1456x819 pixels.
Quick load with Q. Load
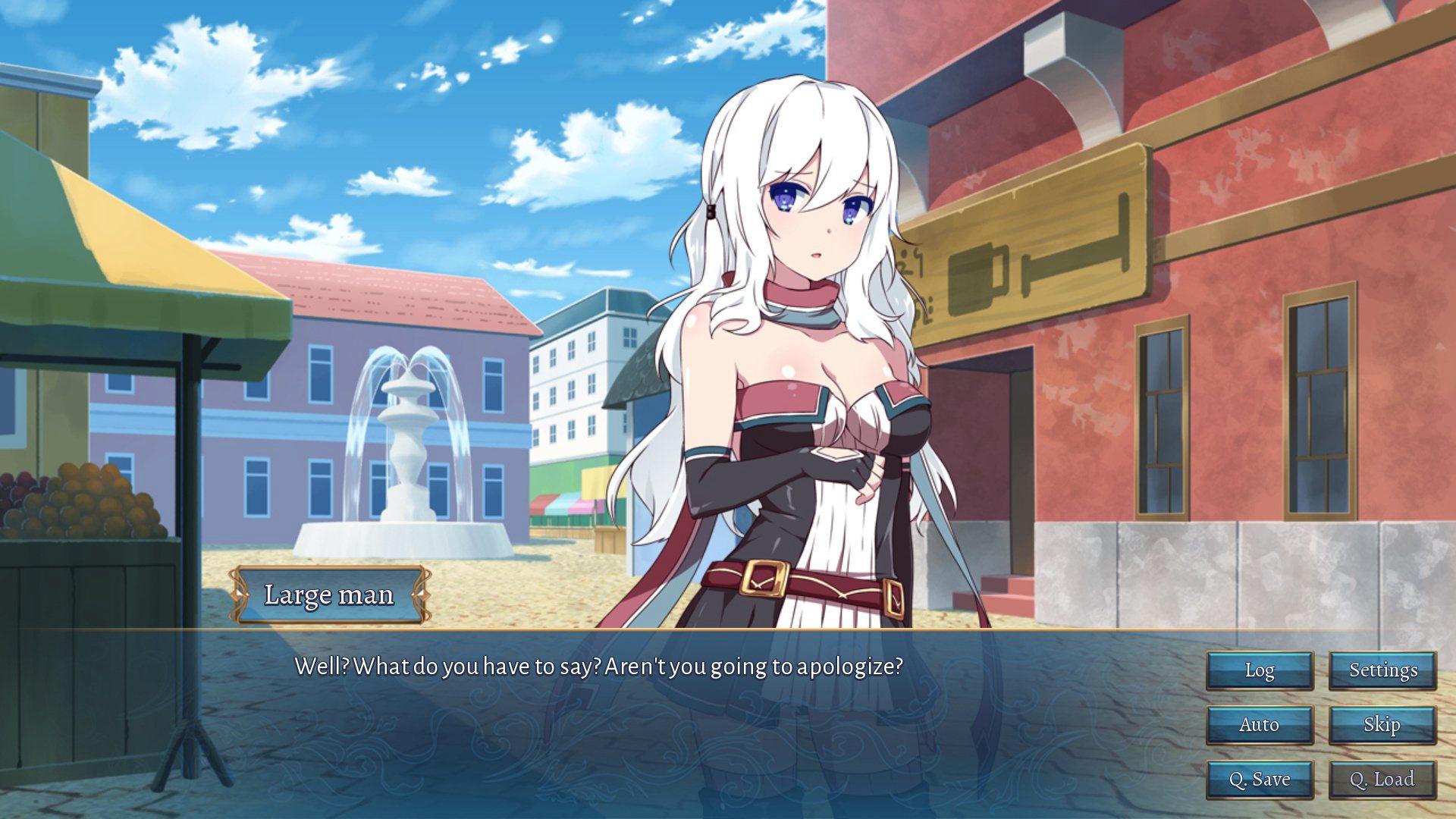1382,780
